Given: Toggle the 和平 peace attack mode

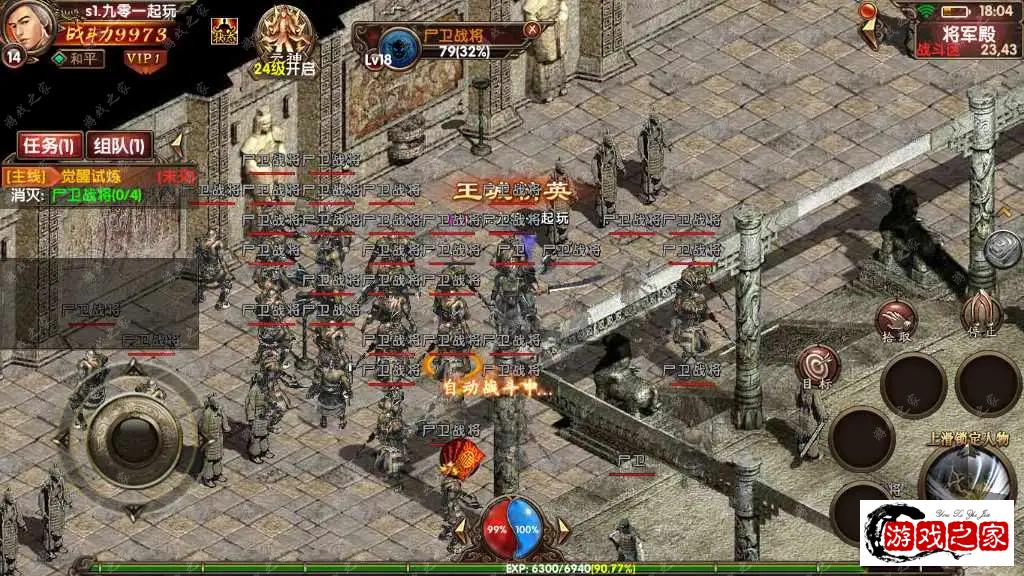Looking at the screenshot, I should point(78,58).
